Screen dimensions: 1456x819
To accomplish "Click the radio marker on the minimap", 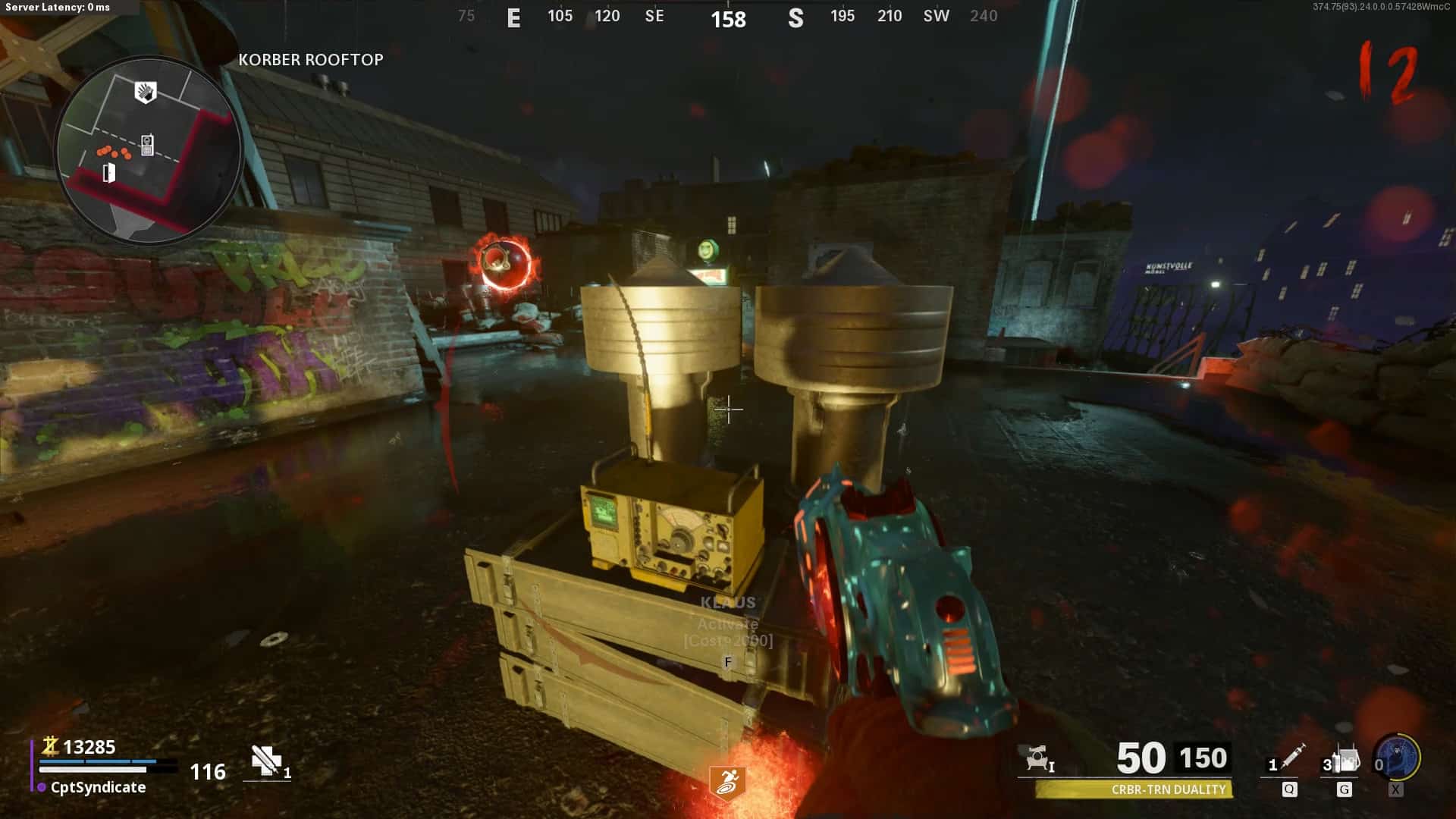I will 147,145.
